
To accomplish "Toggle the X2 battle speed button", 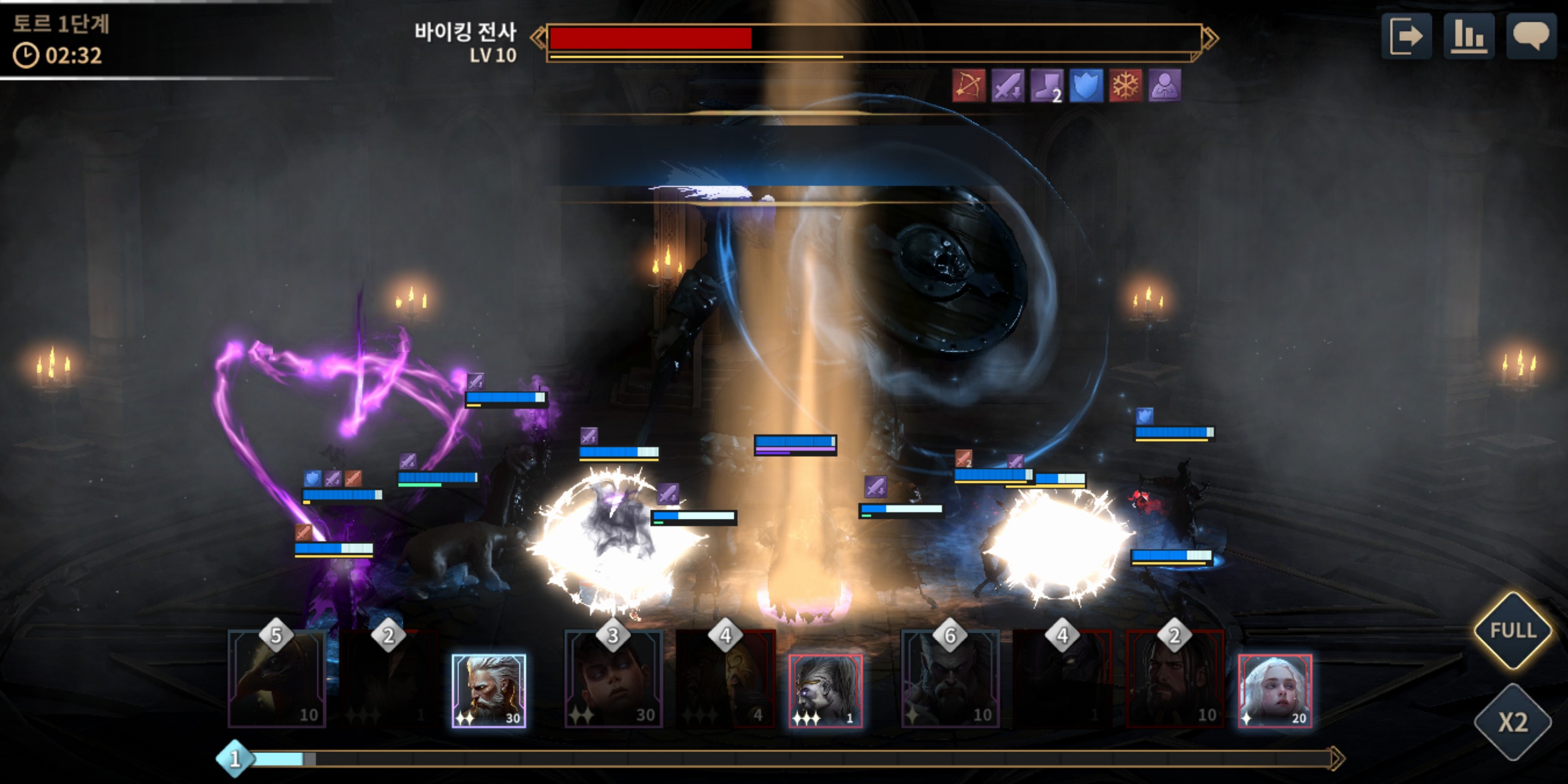I will click(1512, 722).
